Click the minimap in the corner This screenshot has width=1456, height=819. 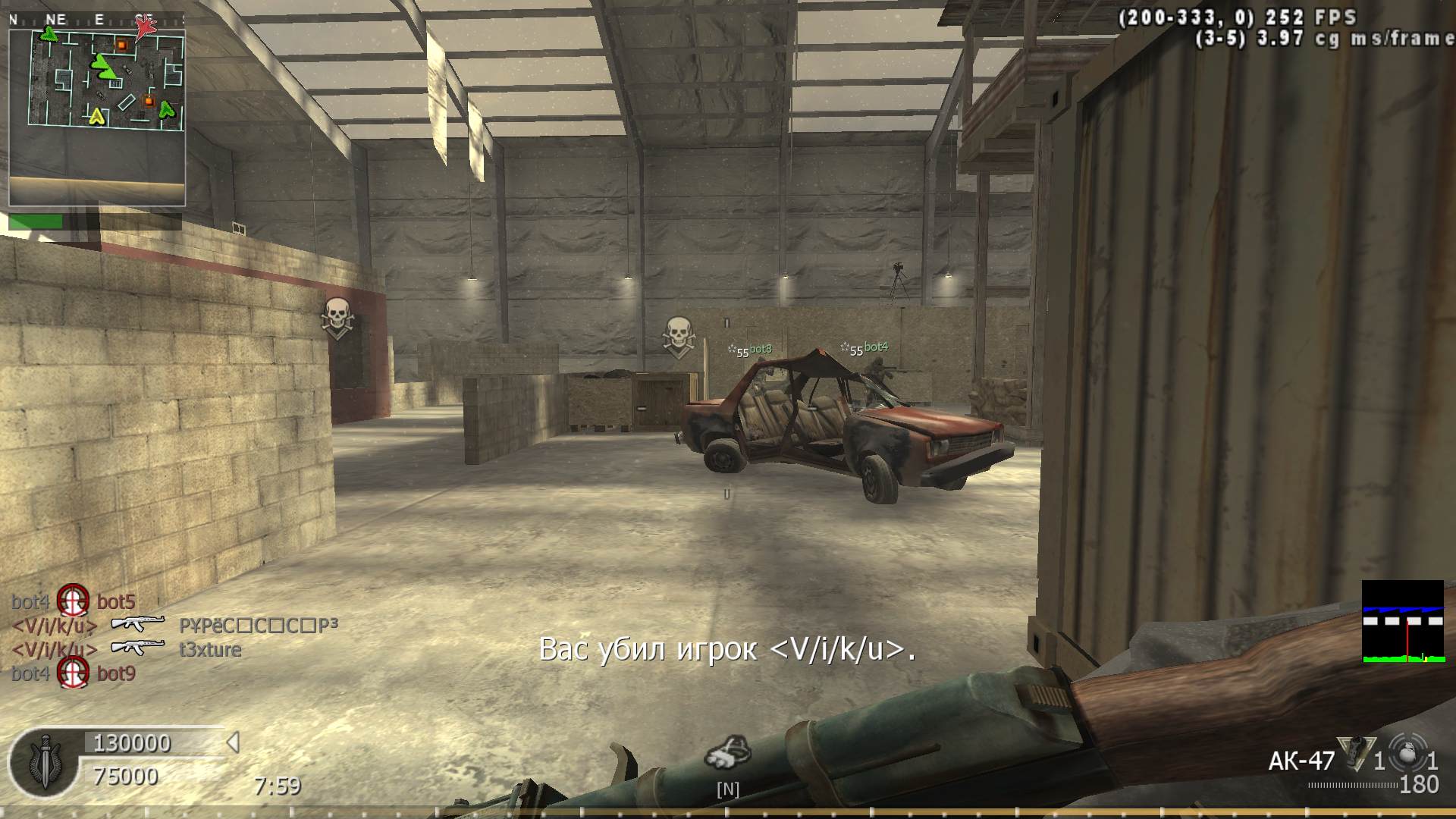[97, 110]
